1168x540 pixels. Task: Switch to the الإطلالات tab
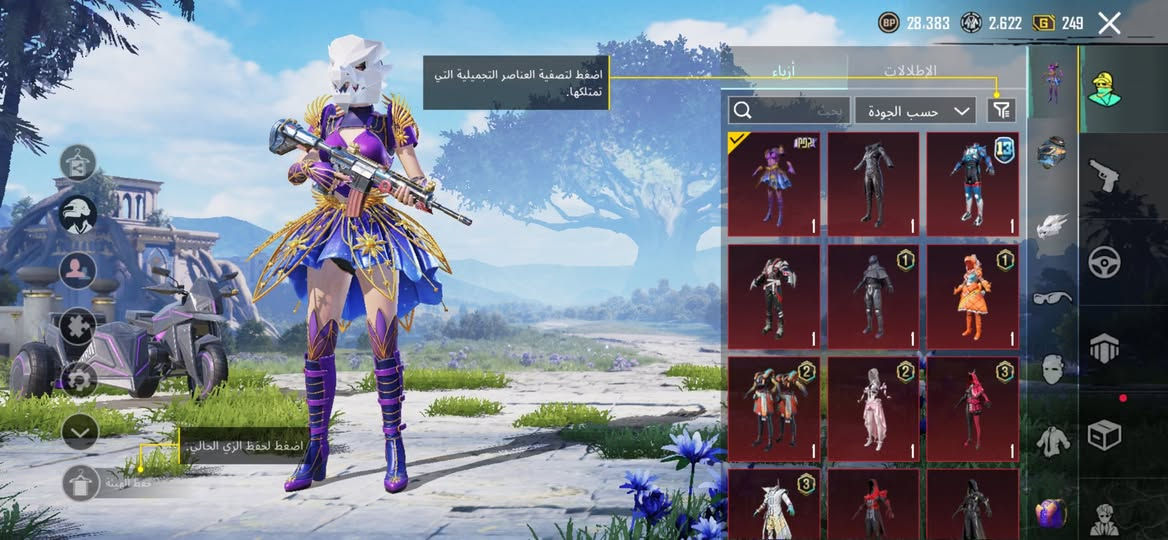(909, 71)
